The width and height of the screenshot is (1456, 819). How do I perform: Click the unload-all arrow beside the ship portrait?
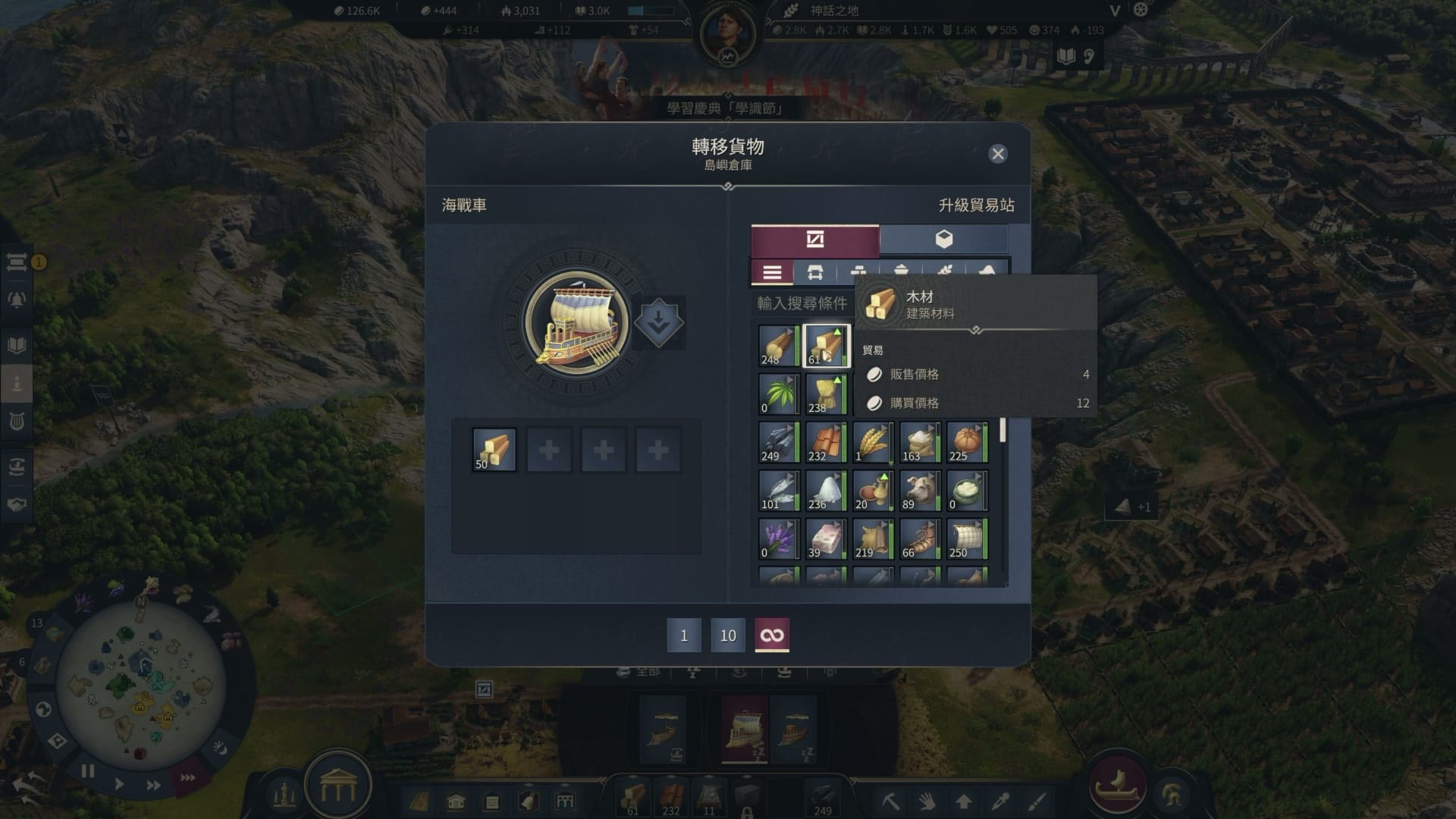coord(658,322)
